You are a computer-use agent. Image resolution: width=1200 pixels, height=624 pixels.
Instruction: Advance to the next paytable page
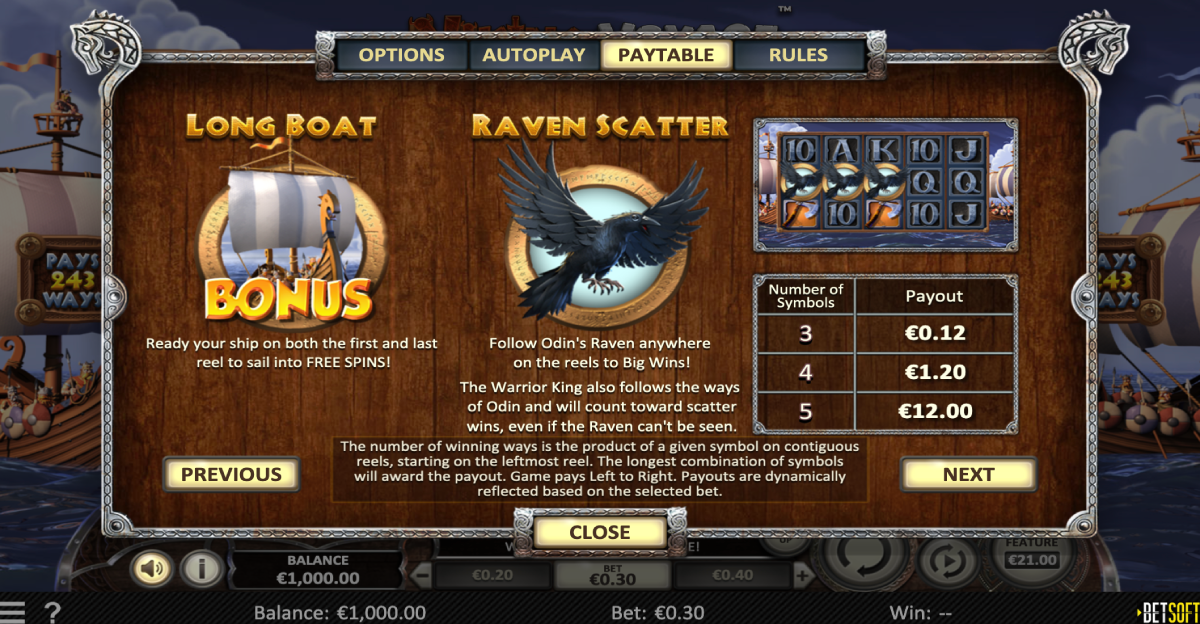[968, 474]
